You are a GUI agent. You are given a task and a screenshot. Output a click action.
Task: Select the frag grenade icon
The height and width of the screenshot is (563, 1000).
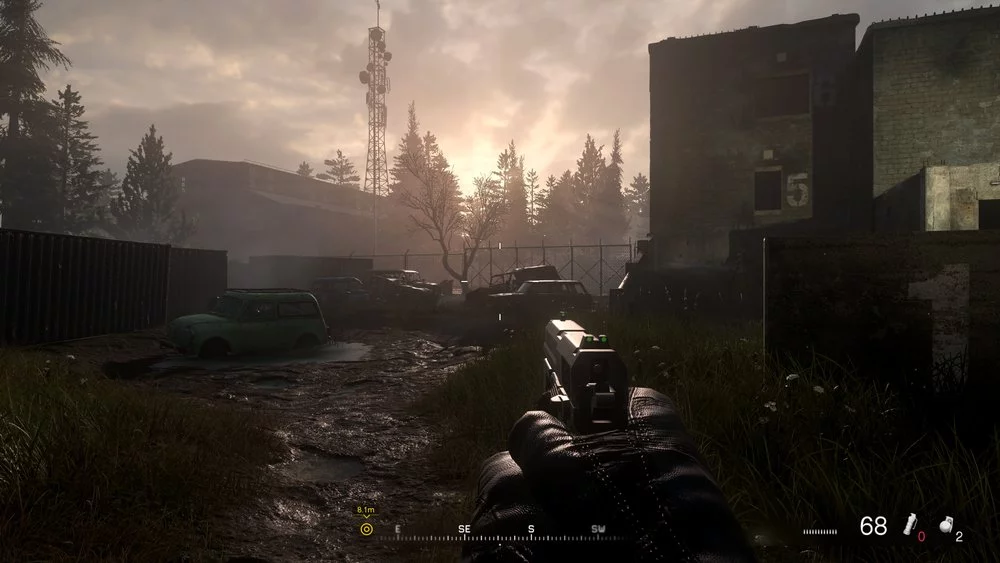pyautogui.click(x=946, y=525)
